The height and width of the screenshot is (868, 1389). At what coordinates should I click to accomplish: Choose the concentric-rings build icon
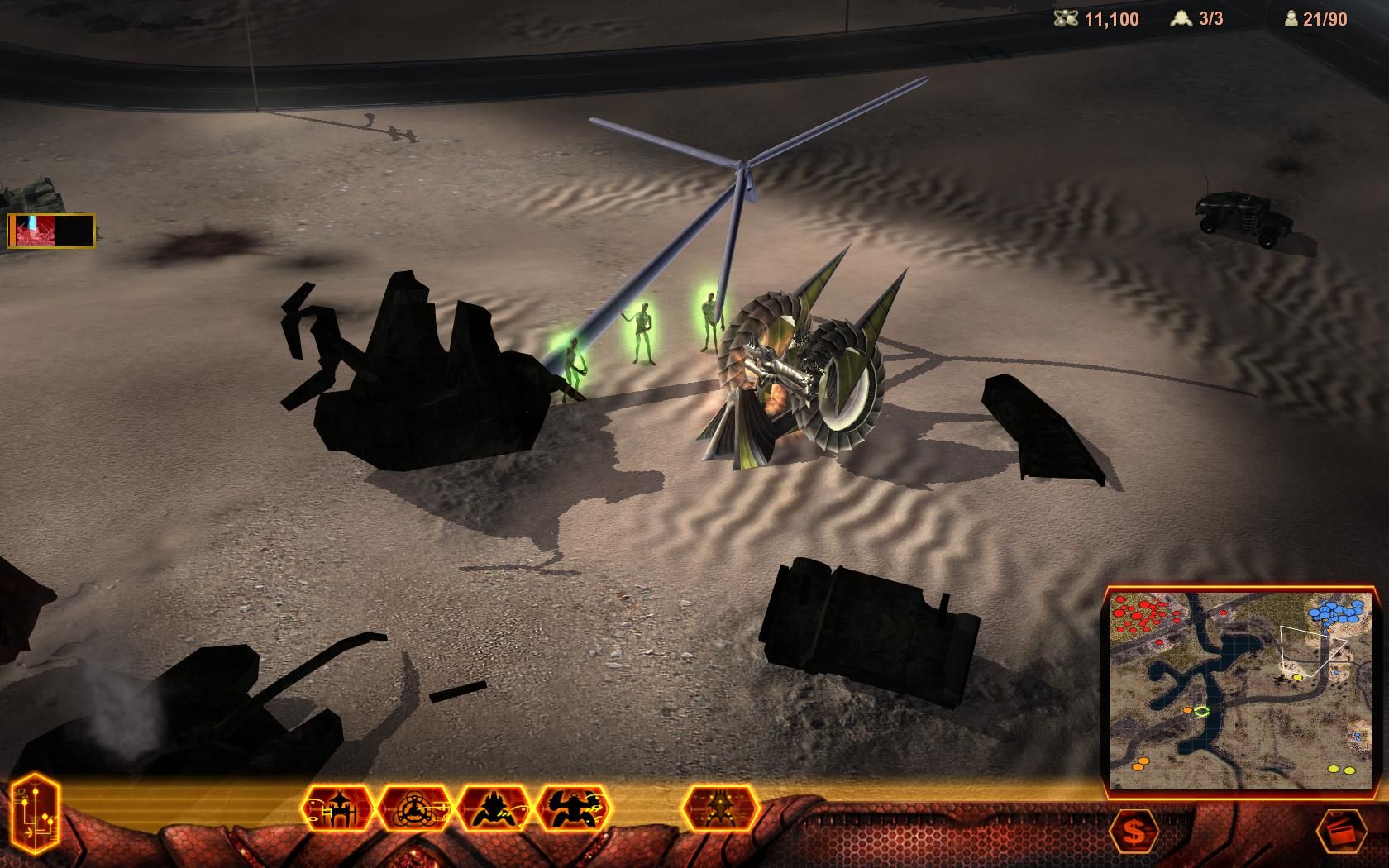tap(417, 808)
